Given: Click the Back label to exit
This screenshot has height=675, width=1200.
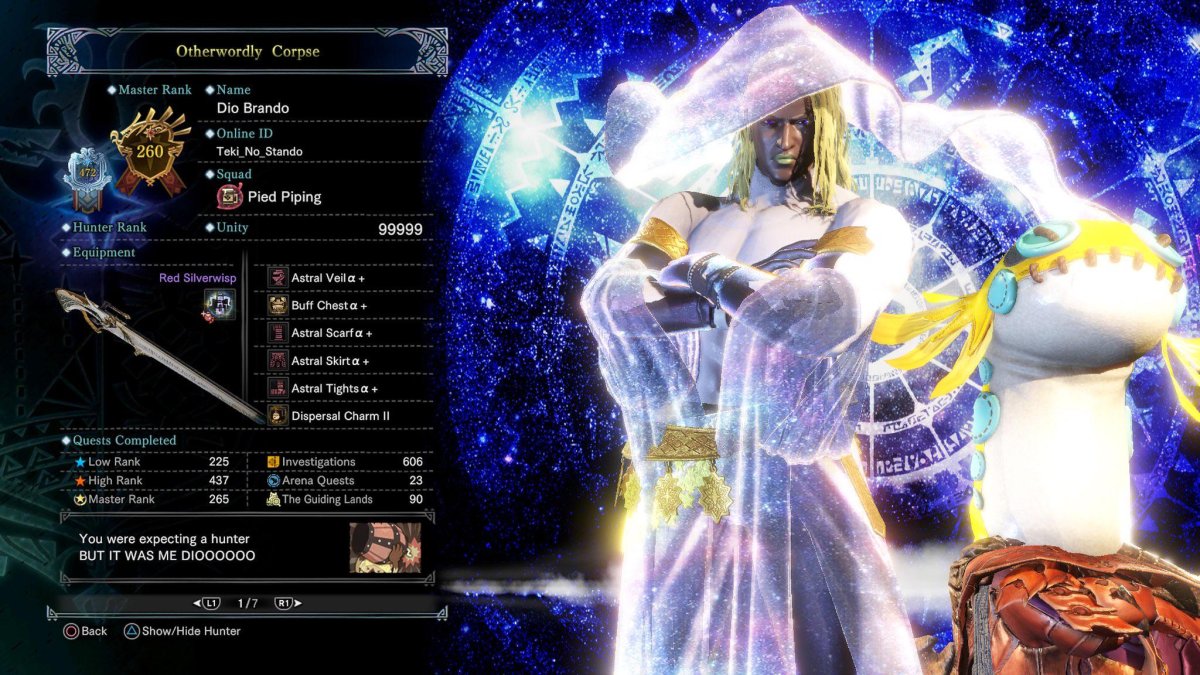Looking at the screenshot, I should (93, 631).
